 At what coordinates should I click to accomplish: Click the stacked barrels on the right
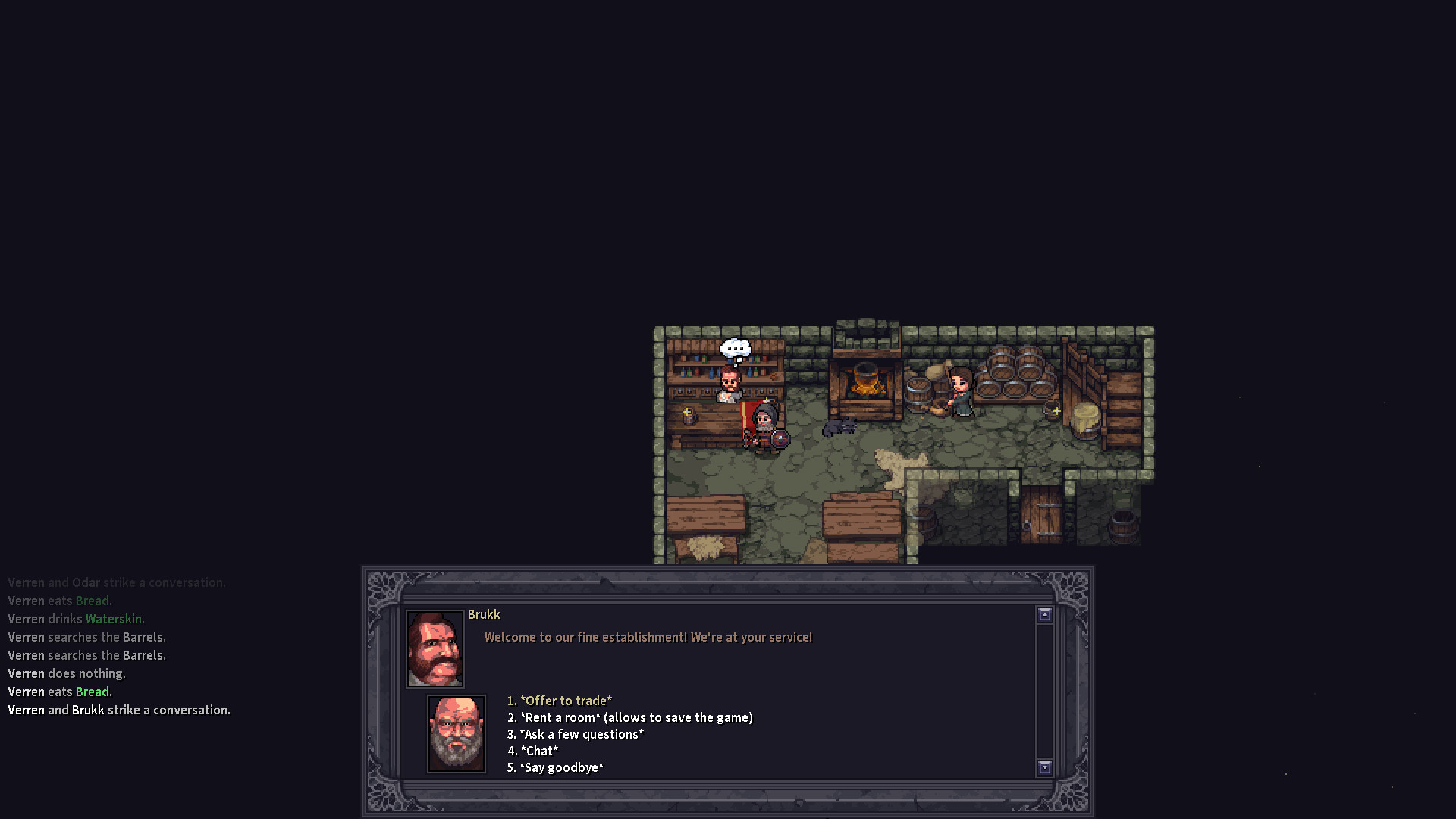1012,372
